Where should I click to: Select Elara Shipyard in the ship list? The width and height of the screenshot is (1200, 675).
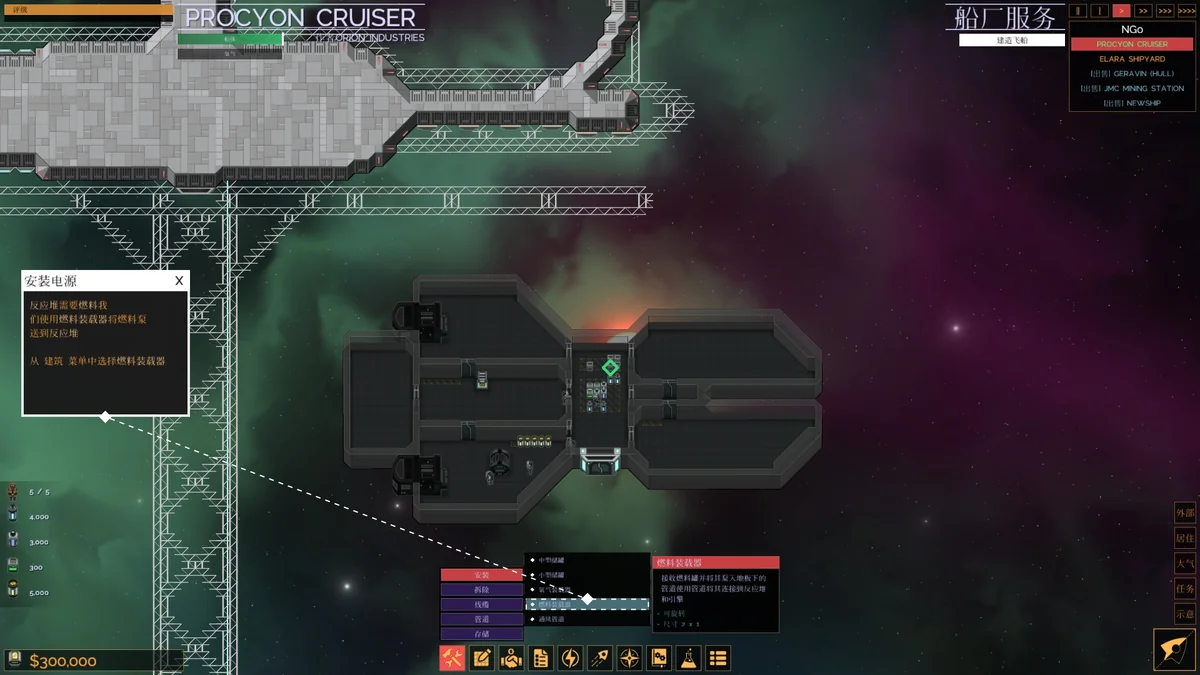click(x=1132, y=59)
